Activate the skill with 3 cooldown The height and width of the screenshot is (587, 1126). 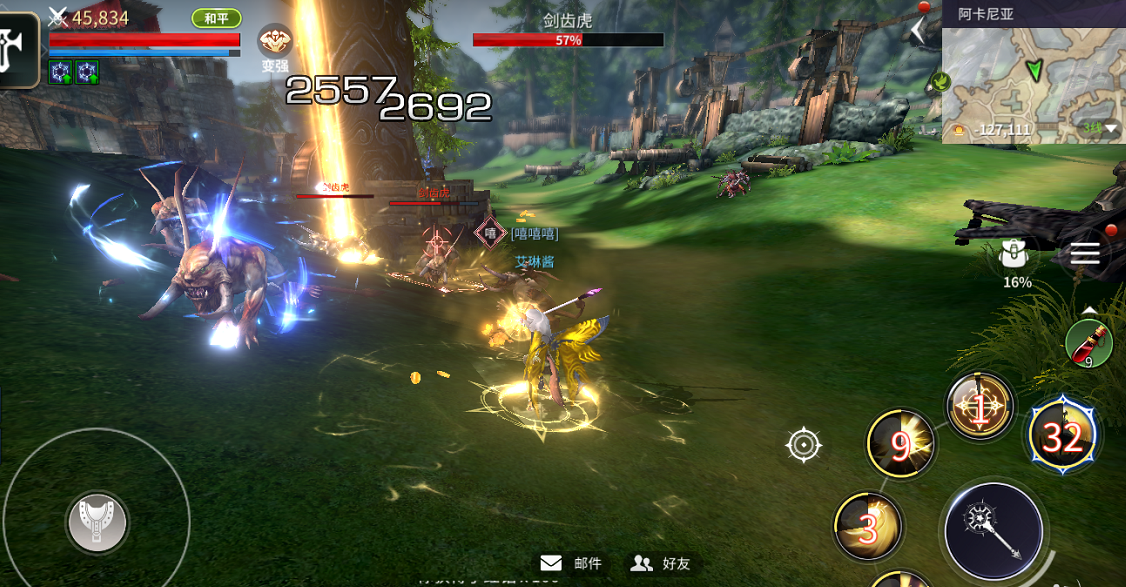pos(868,526)
